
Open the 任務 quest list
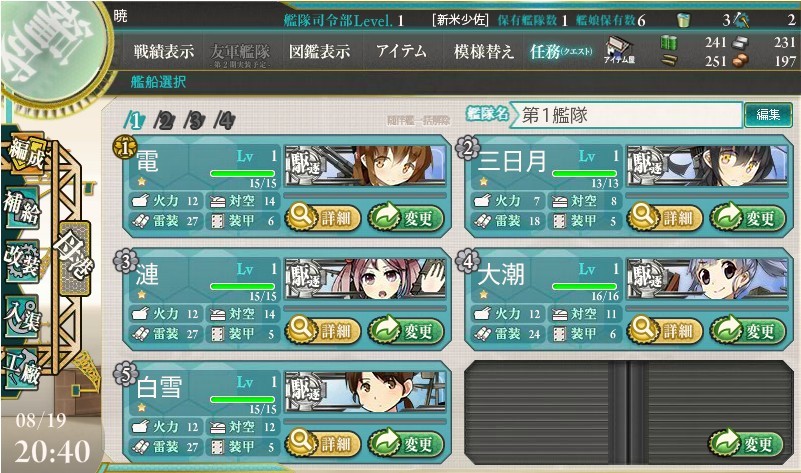click(x=560, y=52)
